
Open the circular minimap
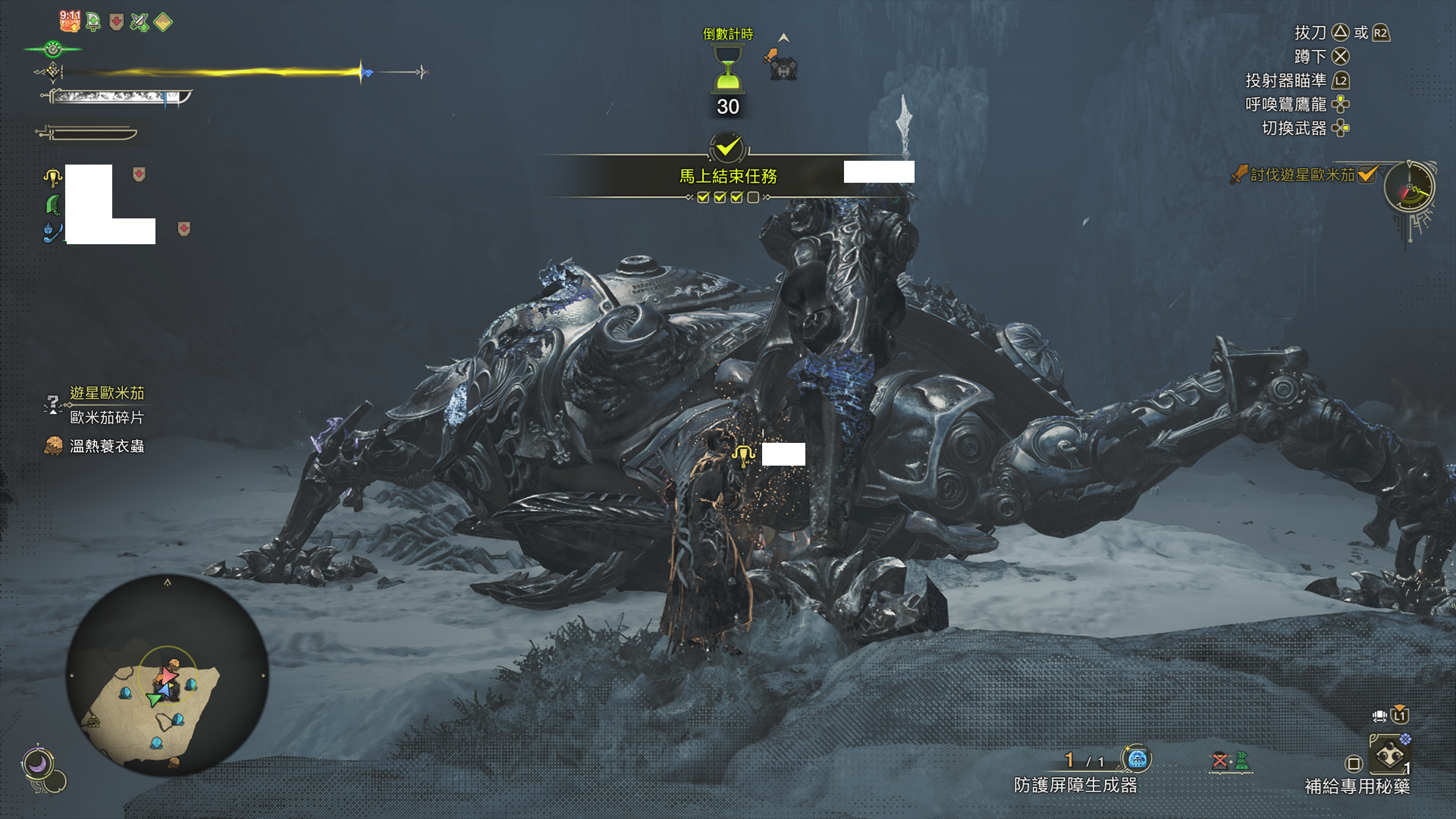168,675
